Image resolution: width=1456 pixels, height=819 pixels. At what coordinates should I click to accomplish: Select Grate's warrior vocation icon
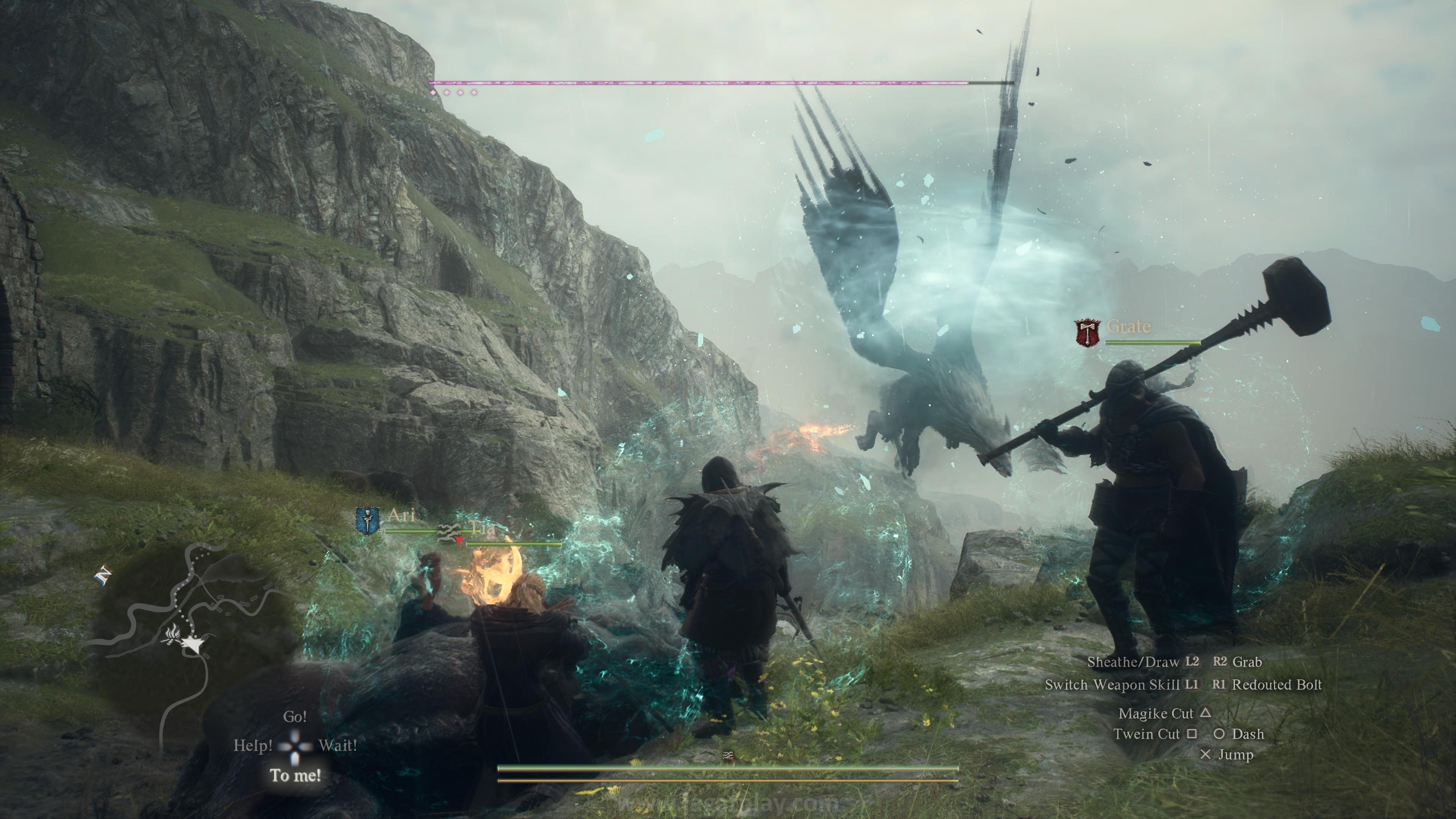pos(1087,333)
